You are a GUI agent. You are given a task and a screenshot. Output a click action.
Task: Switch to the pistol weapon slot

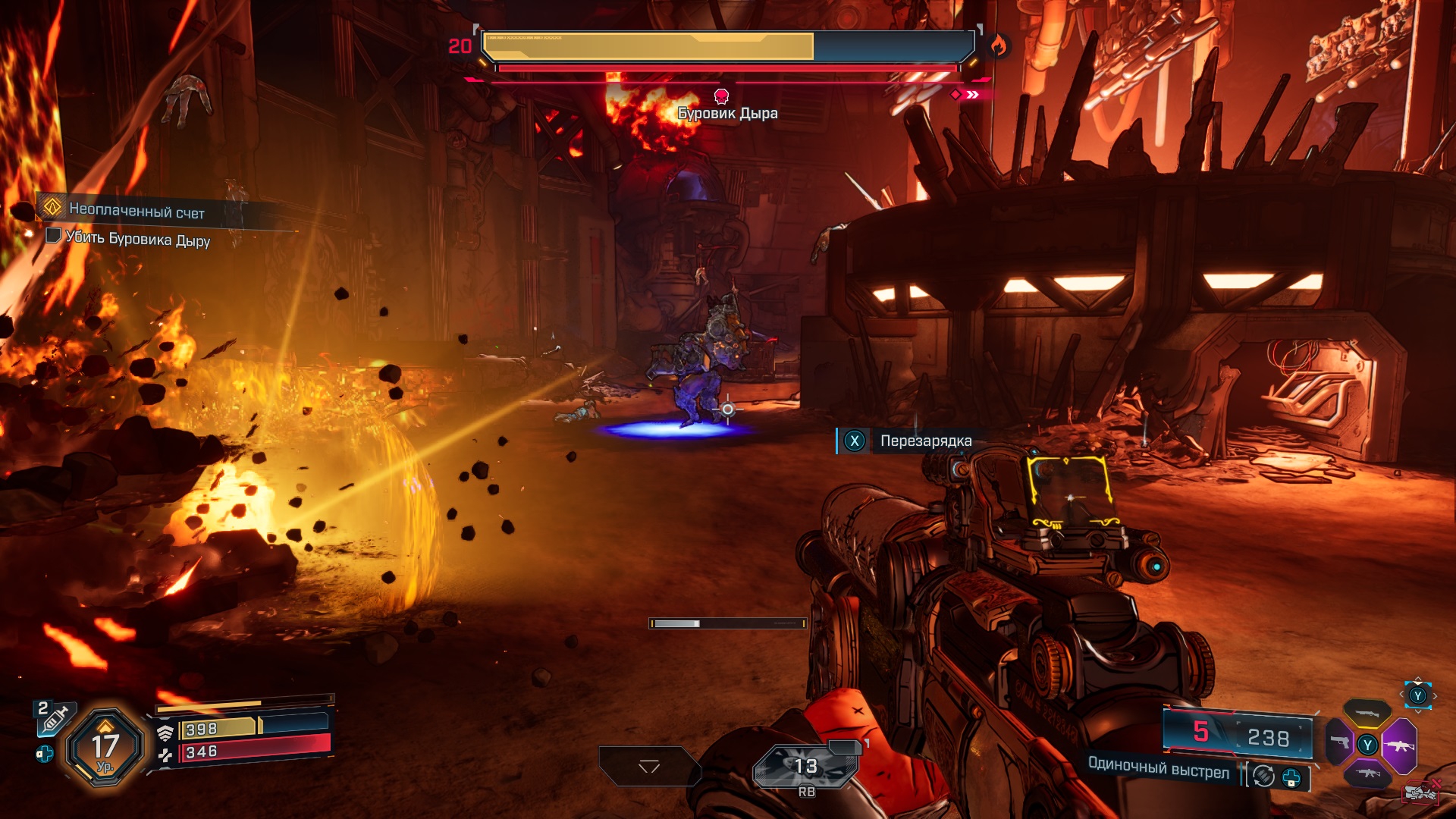[x=1340, y=742]
